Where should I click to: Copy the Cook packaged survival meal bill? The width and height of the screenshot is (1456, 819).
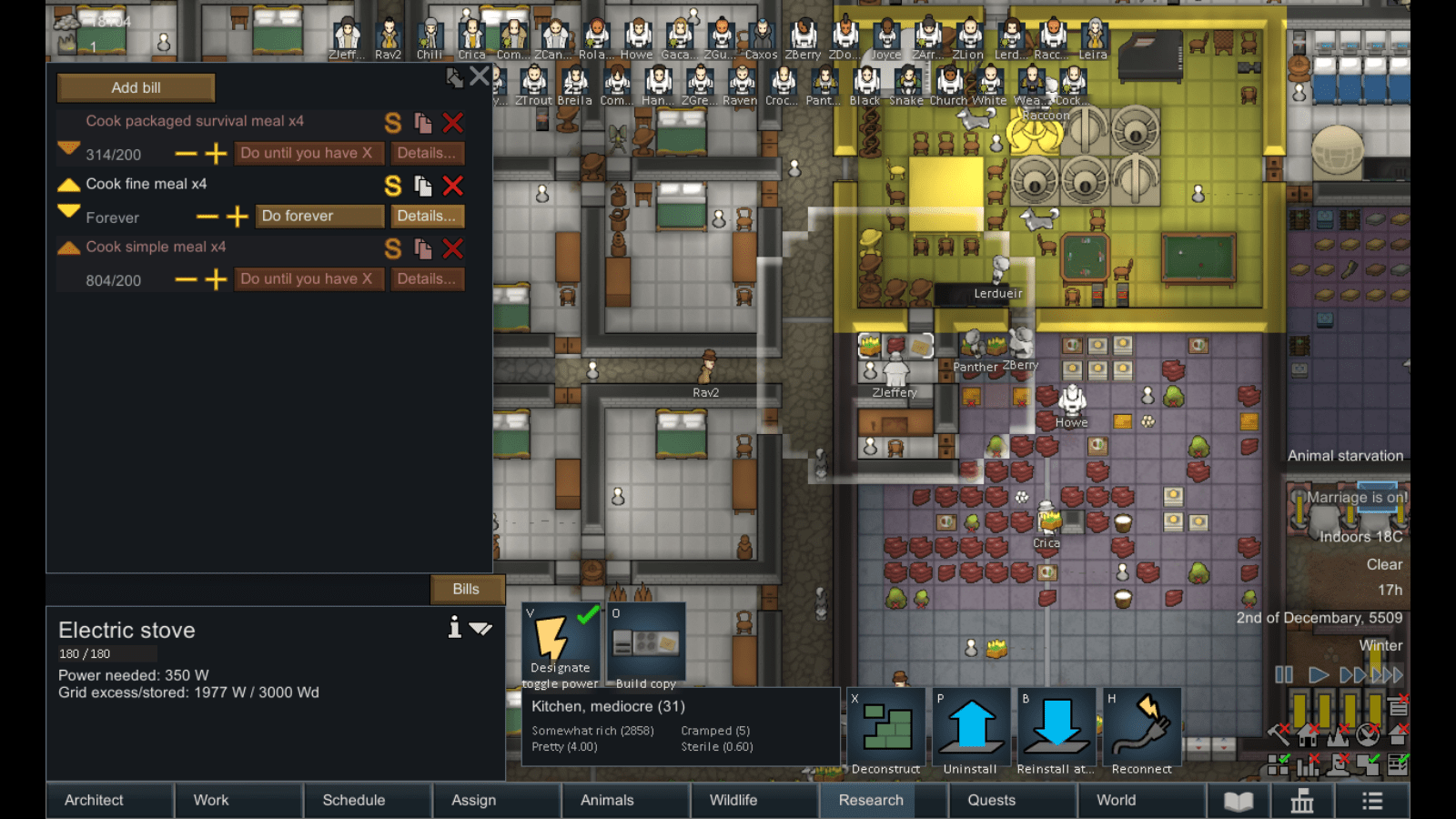(x=420, y=124)
